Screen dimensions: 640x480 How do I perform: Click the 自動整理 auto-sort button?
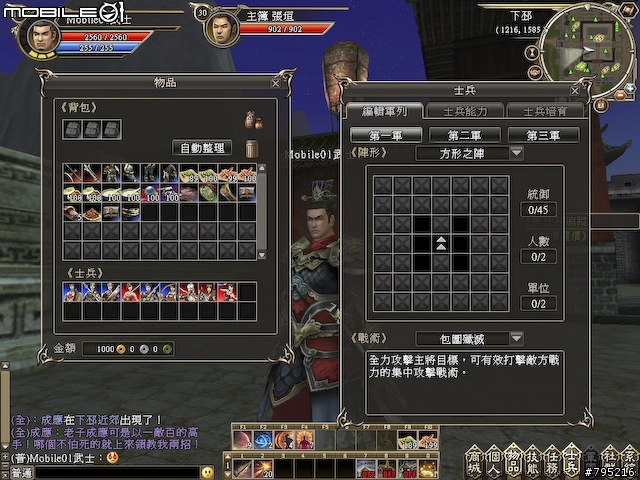[x=202, y=147]
